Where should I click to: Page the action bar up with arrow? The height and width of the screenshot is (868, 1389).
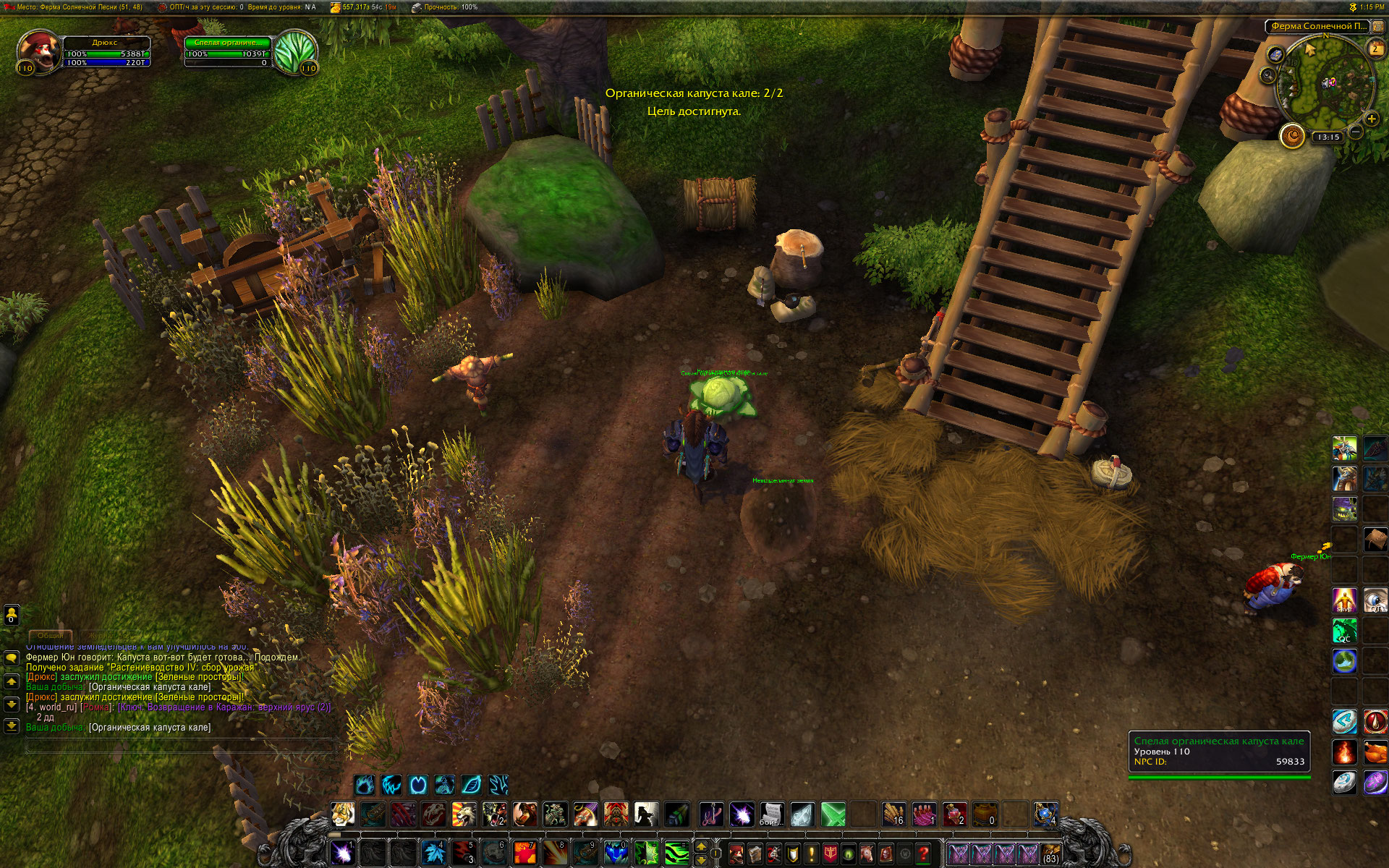(x=700, y=846)
